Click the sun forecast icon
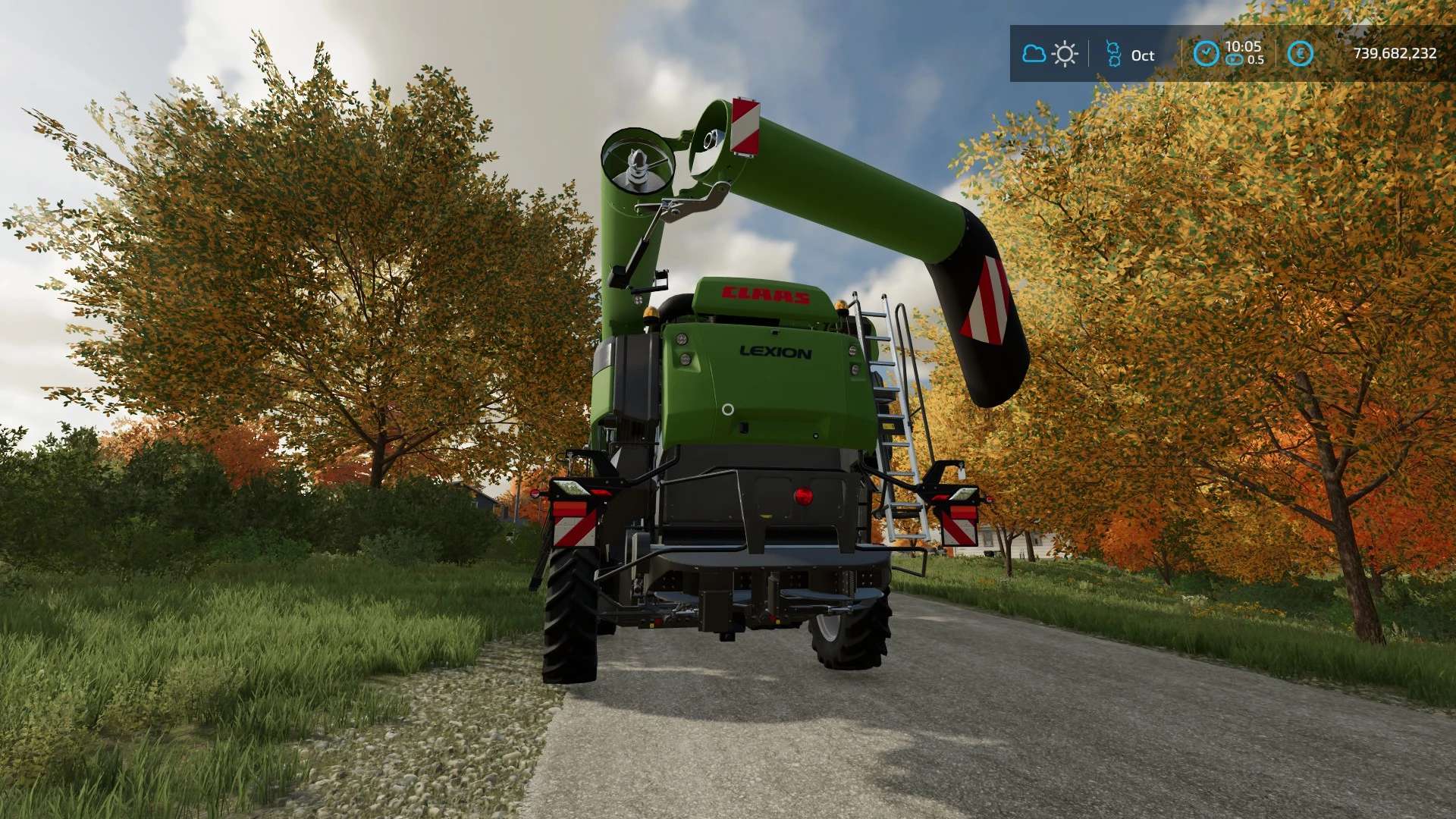The height and width of the screenshot is (819, 1456). [x=1065, y=54]
